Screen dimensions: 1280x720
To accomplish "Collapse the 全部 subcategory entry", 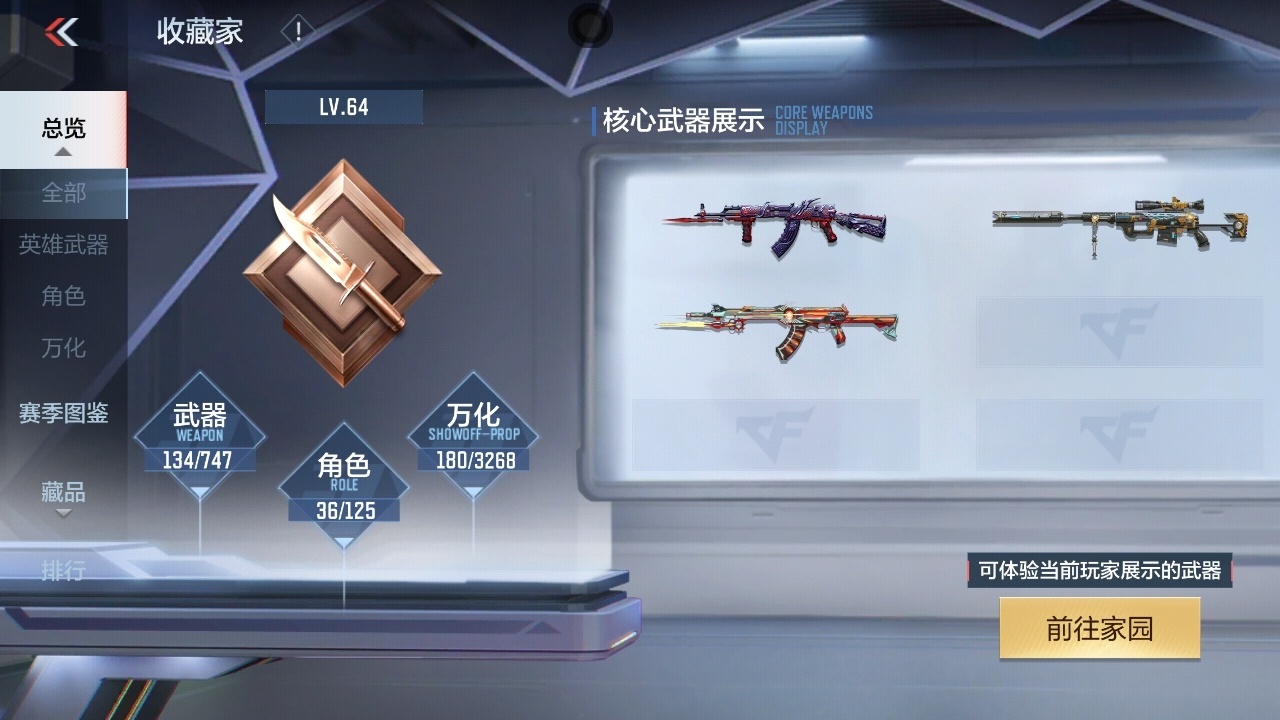I will [63, 194].
